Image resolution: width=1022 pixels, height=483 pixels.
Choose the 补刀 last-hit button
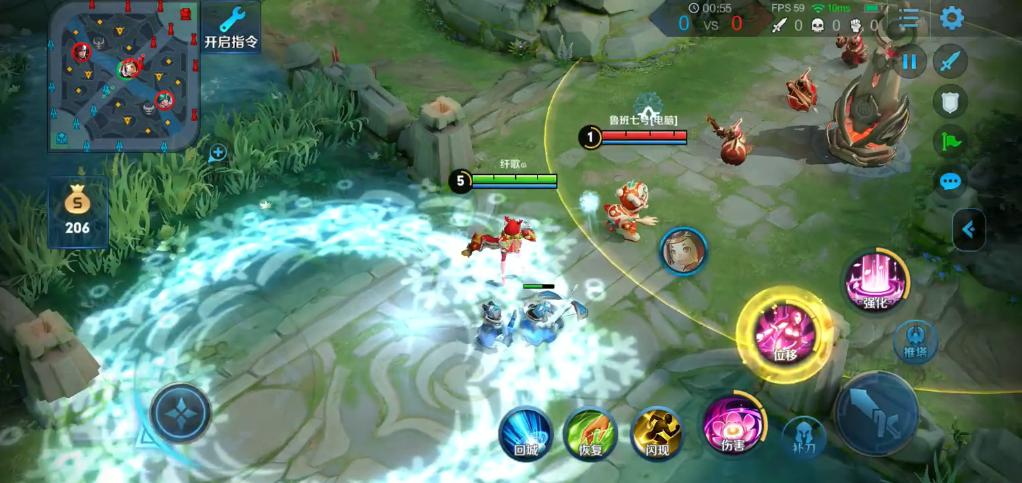(x=803, y=437)
